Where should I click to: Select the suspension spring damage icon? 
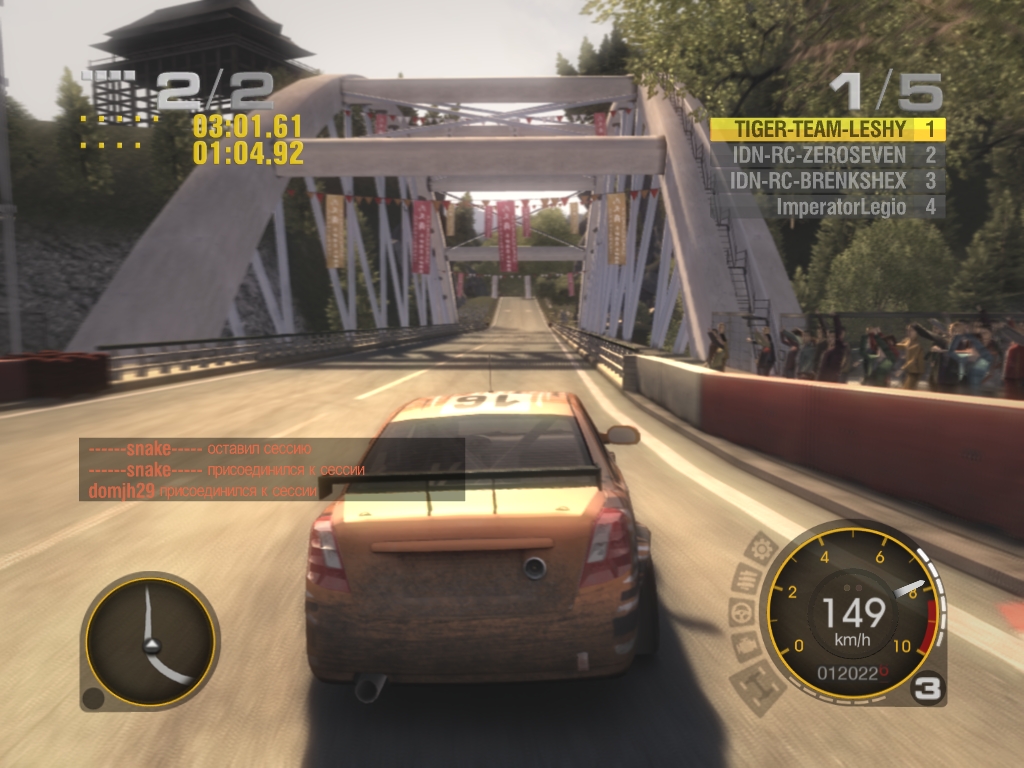746,578
